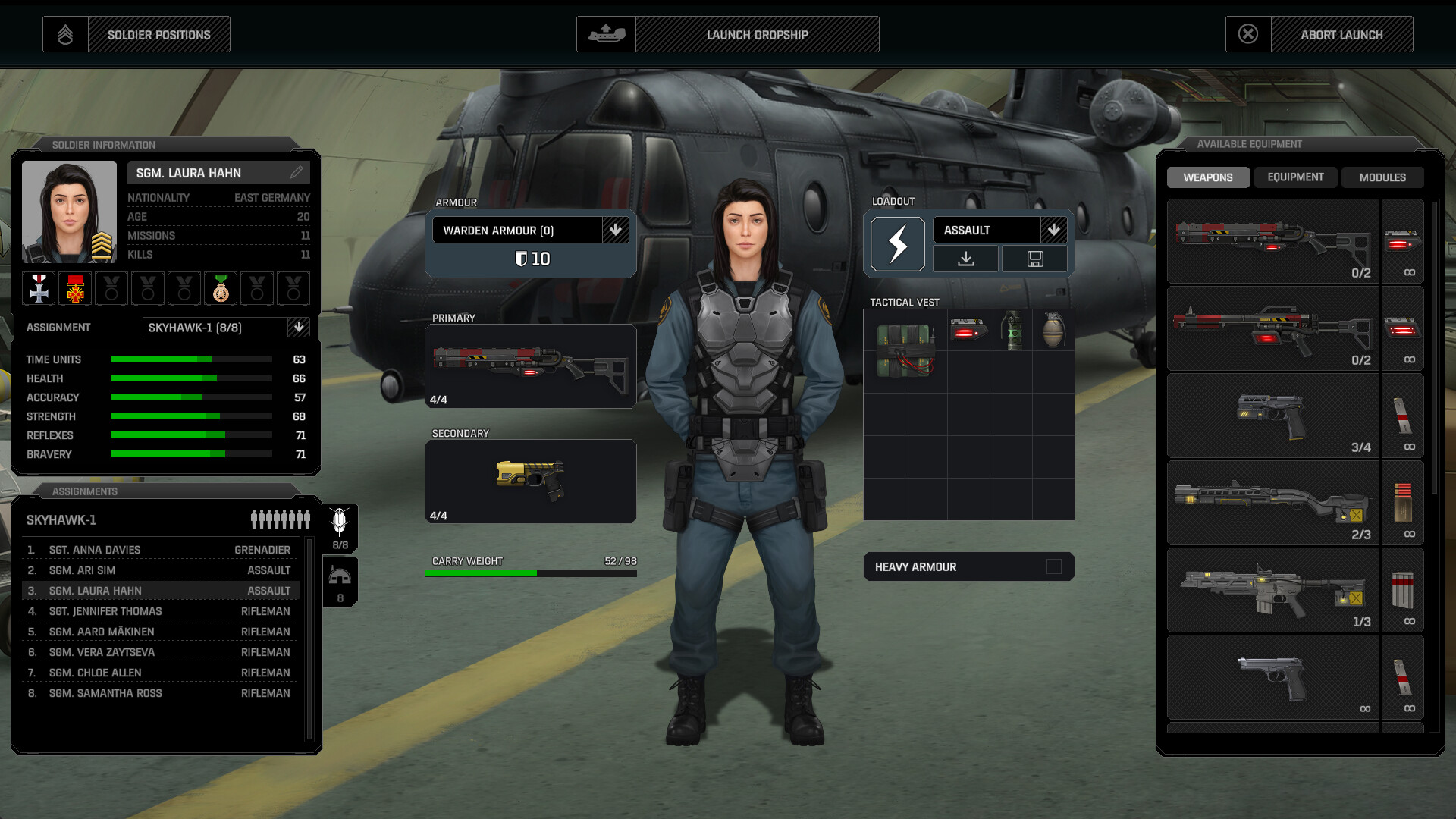The height and width of the screenshot is (819, 1456).
Task: Open the Assault loadout dropdown
Action: click(x=1055, y=230)
